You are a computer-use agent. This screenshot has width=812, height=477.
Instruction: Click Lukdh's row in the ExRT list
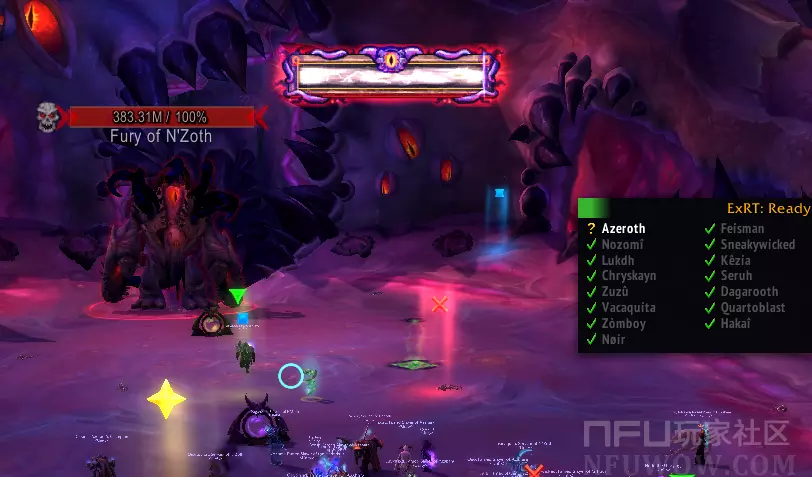pos(618,261)
